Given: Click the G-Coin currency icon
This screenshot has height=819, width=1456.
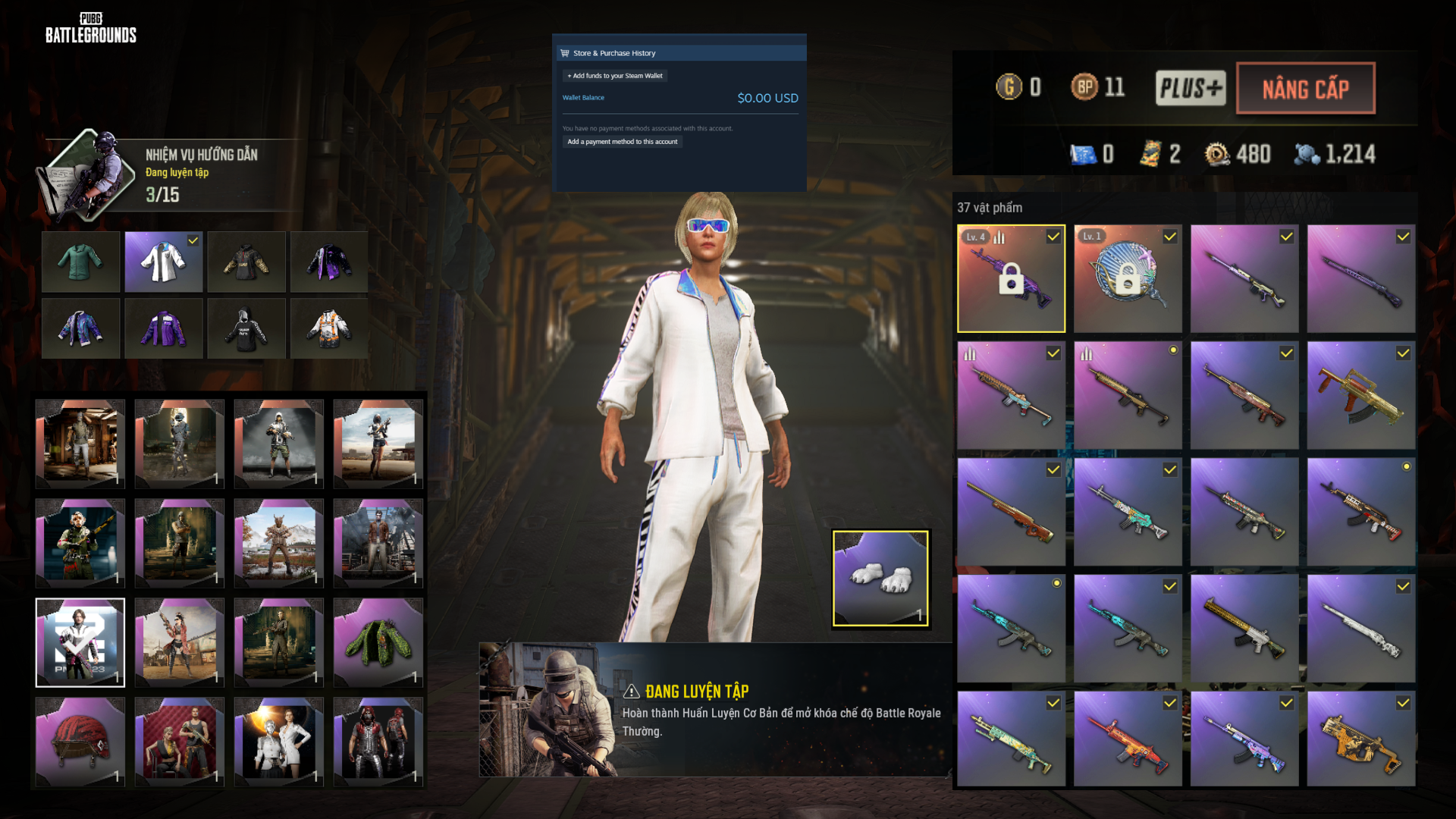Looking at the screenshot, I should pos(1009,87).
